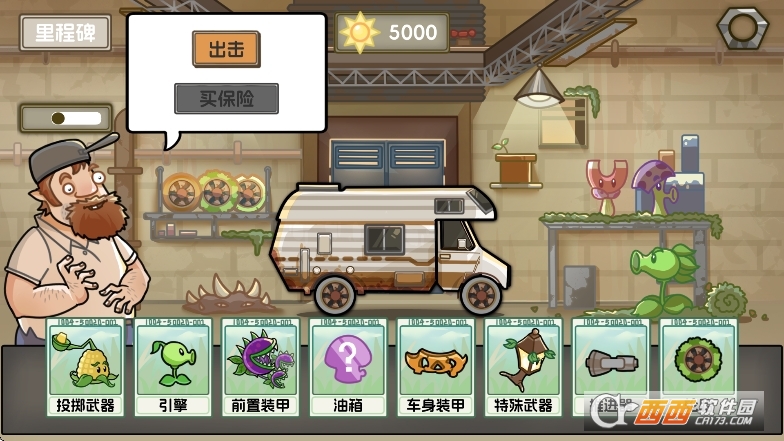Choose the 特殊武器 lantern plant card
Viewport: 784px width, 441px height.
click(521, 366)
